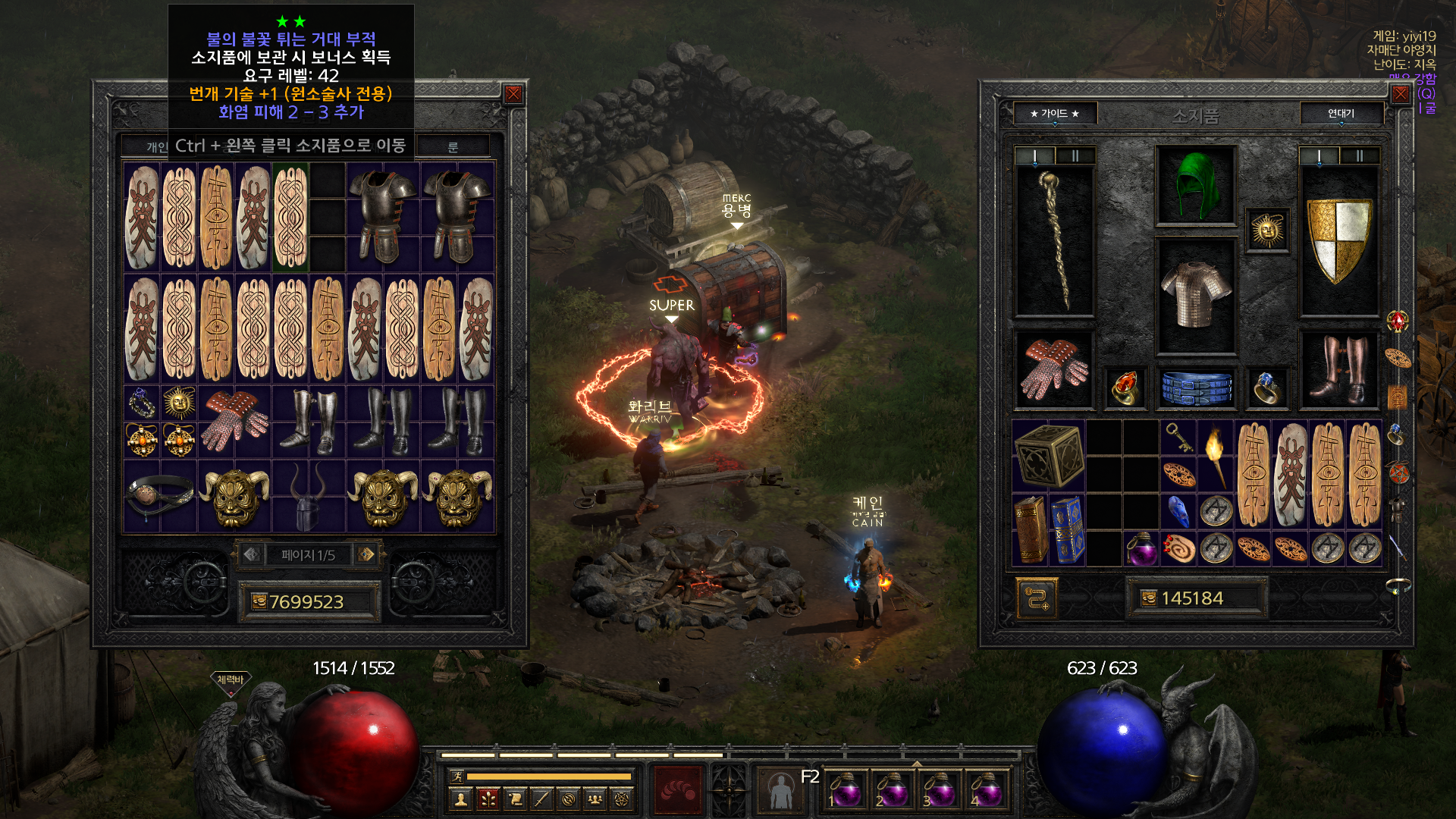Open the character screen from mini menu
This screenshot has width=1456, height=819.
pos(460,799)
